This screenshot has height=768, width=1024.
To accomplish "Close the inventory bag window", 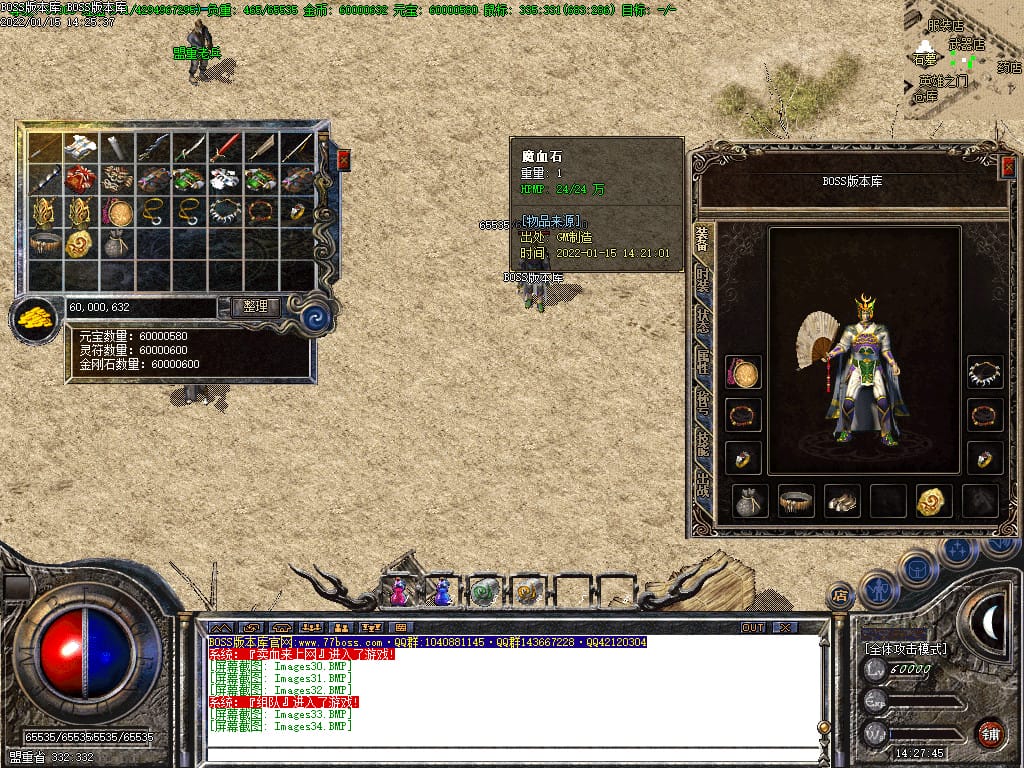I will [344, 159].
